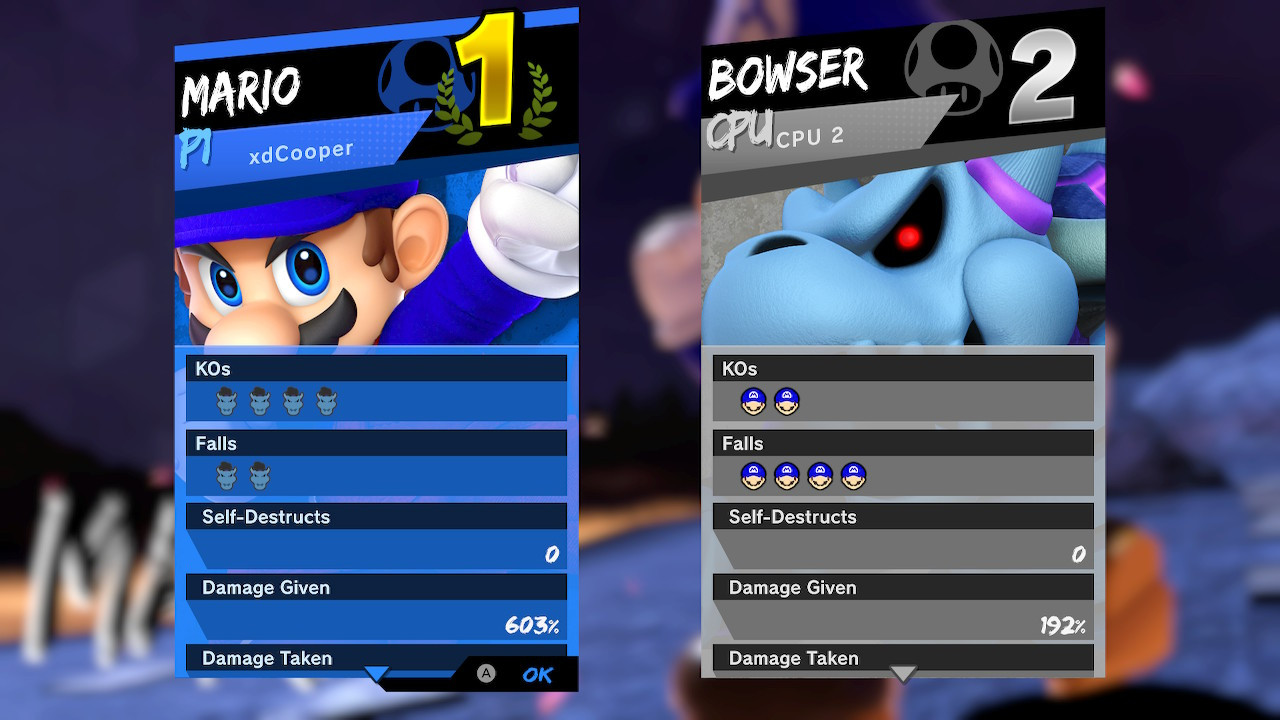The image size is (1280, 720).
Task: Select the first Bowser stock icon under Mario's KOs
Action: [227, 400]
